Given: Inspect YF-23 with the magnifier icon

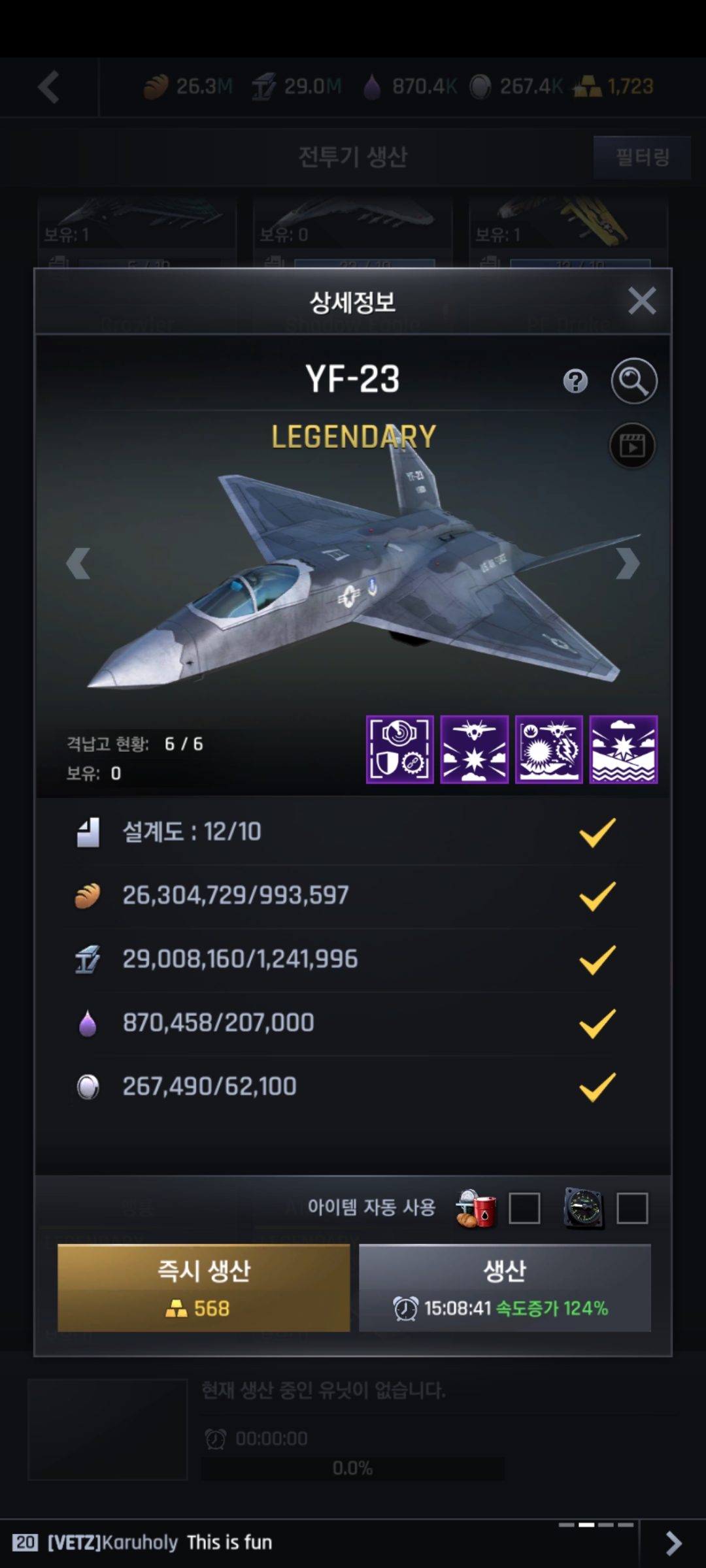Looking at the screenshot, I should [x=633, y=381].
